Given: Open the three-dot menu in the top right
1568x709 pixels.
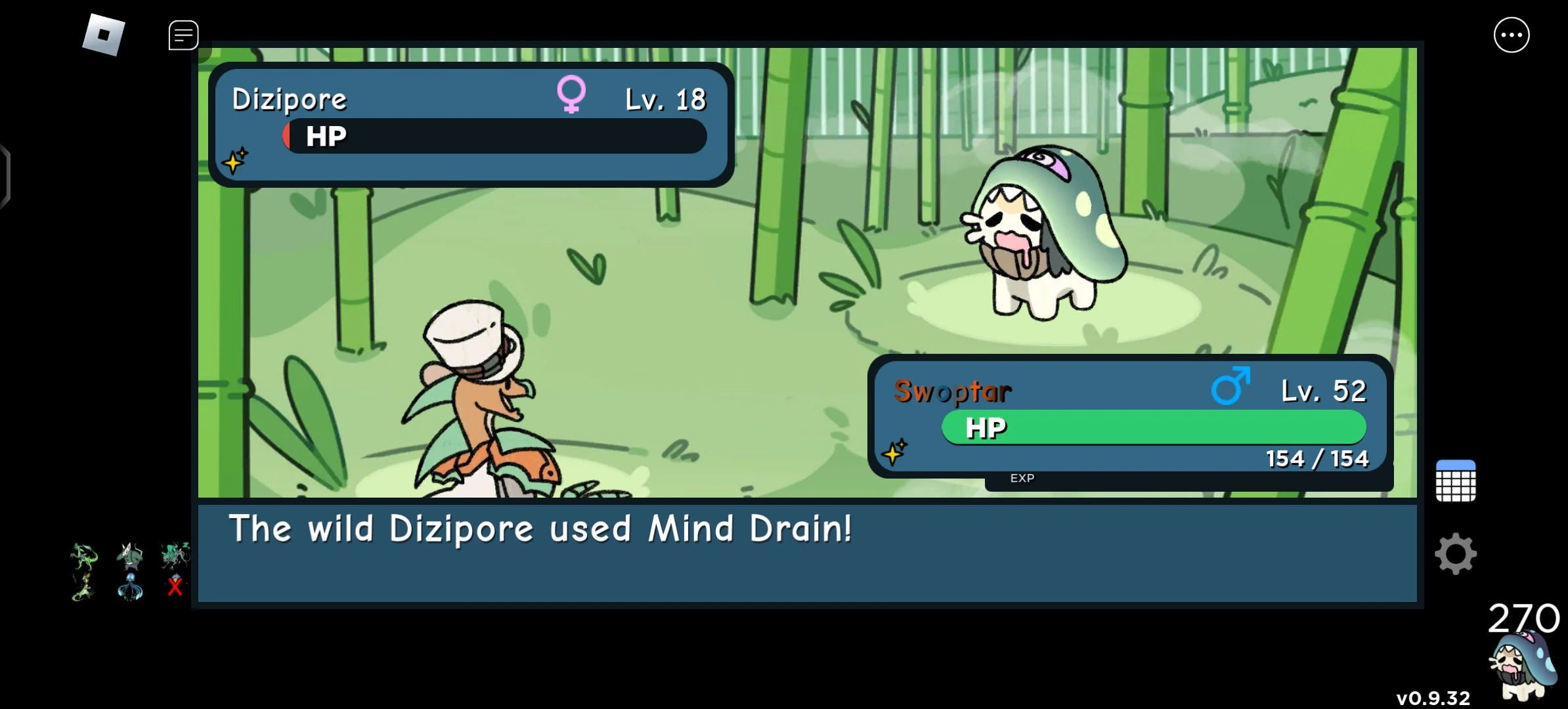Looking at the screenshot, I should click(x=1512, y=34).
